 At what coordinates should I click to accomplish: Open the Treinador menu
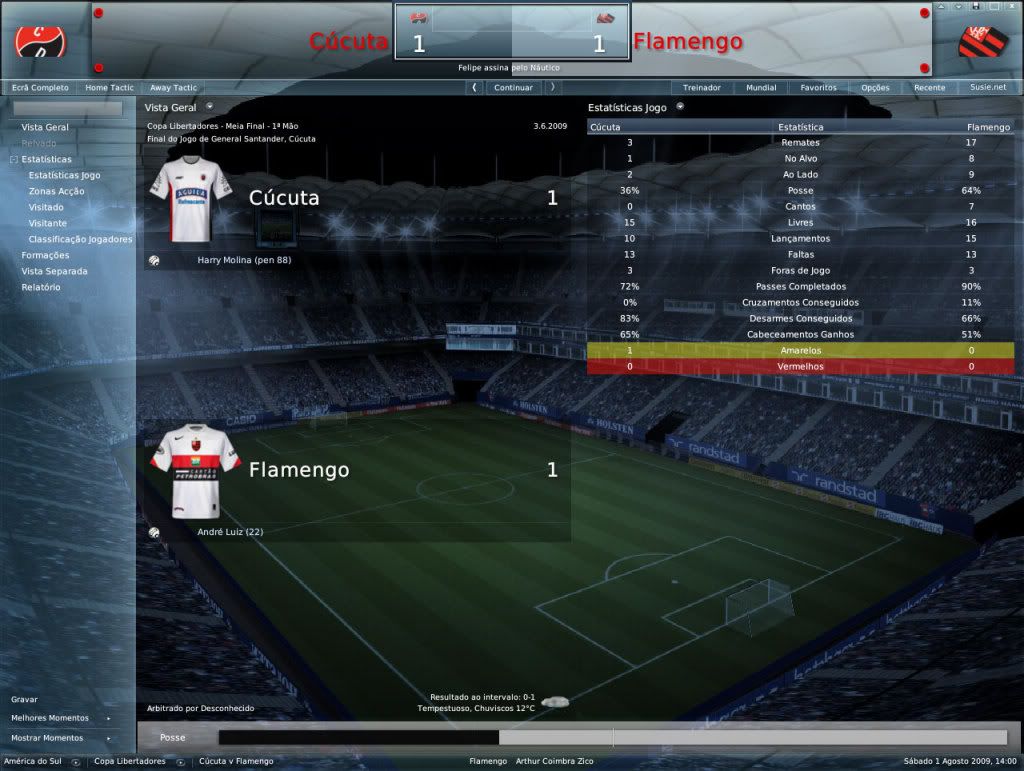[702, 88]
